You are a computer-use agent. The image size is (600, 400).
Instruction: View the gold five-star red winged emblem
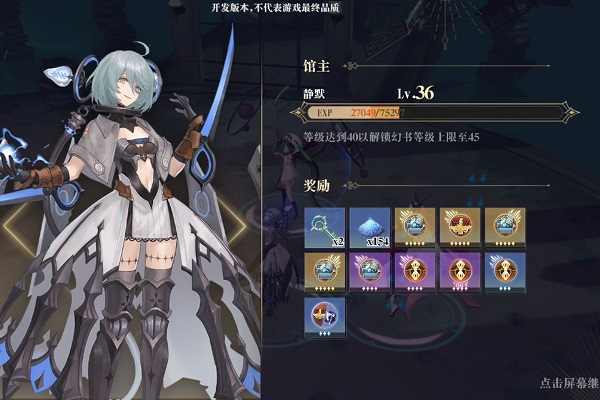click(x=459, y=228)
